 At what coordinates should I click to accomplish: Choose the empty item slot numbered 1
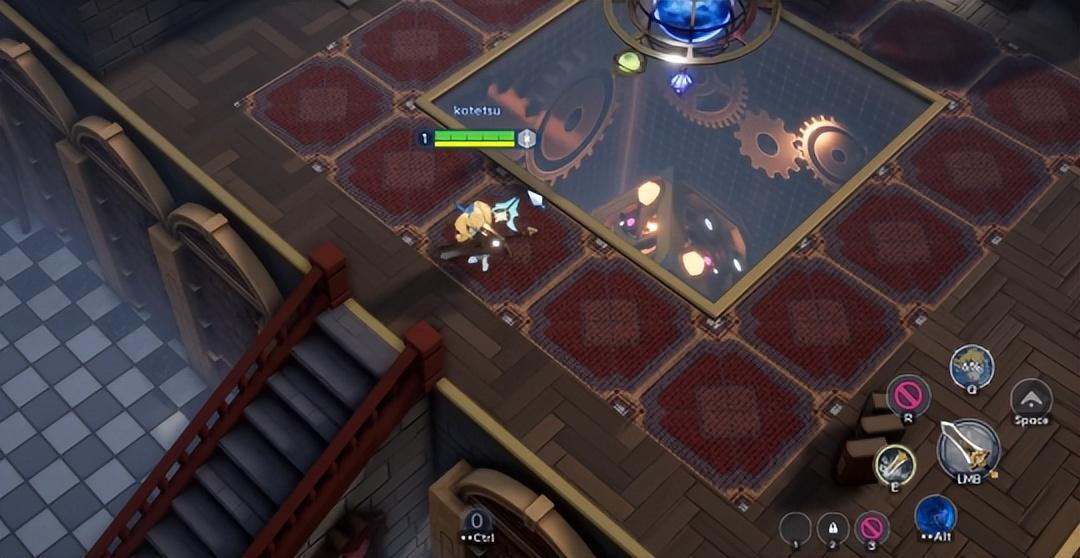tap(795, 528)
